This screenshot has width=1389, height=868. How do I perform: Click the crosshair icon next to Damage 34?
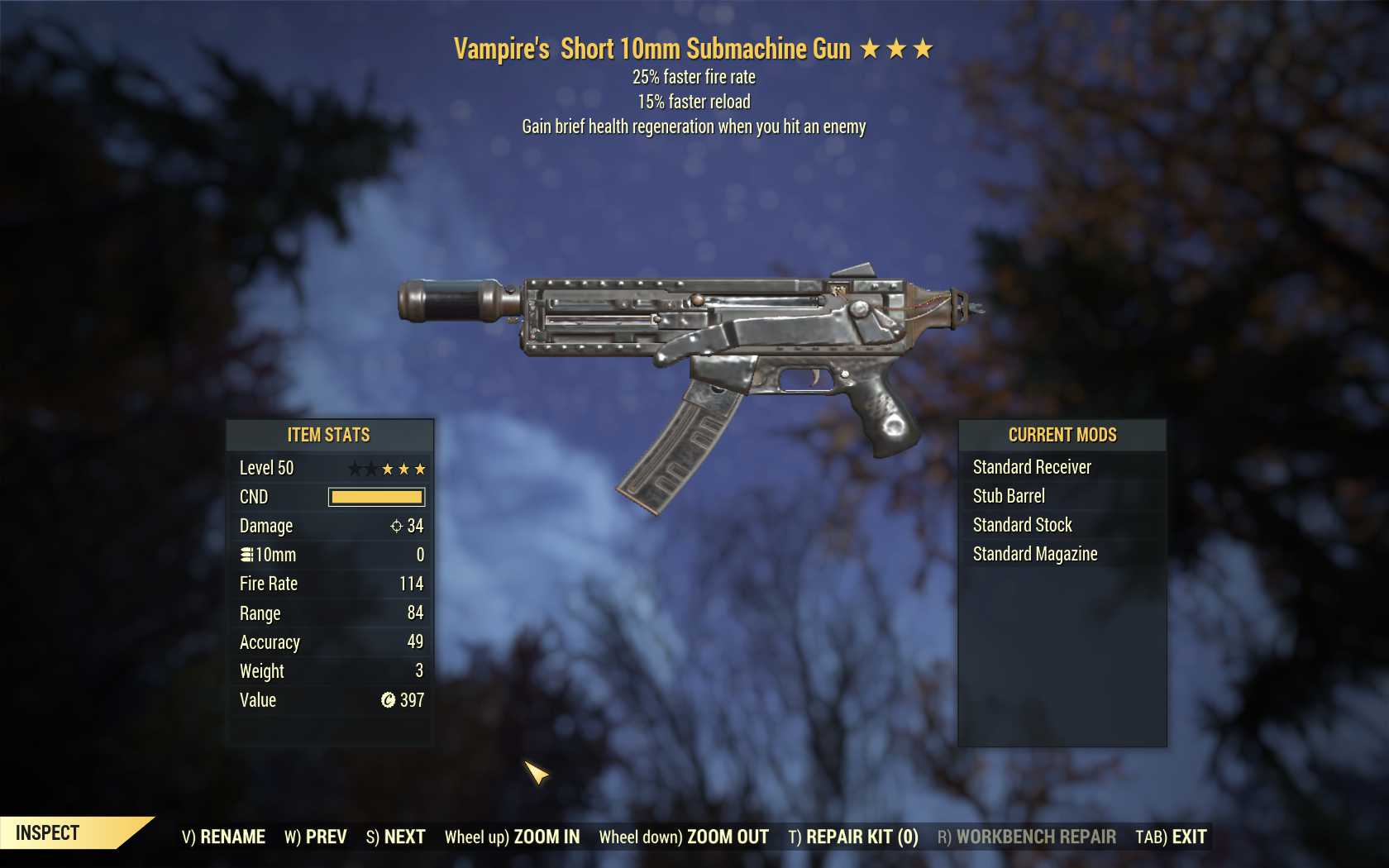(x=398, y=526)
